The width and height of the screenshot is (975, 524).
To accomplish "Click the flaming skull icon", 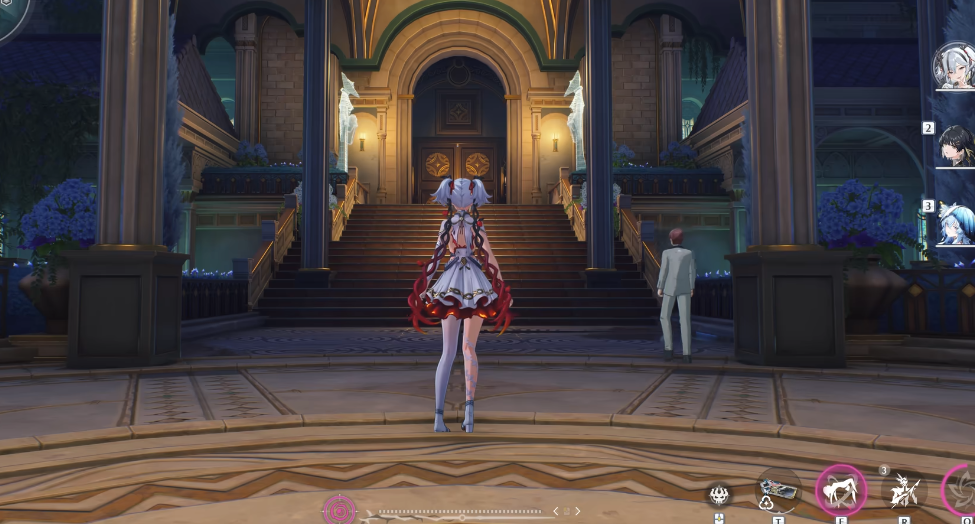I will point(719,493).
